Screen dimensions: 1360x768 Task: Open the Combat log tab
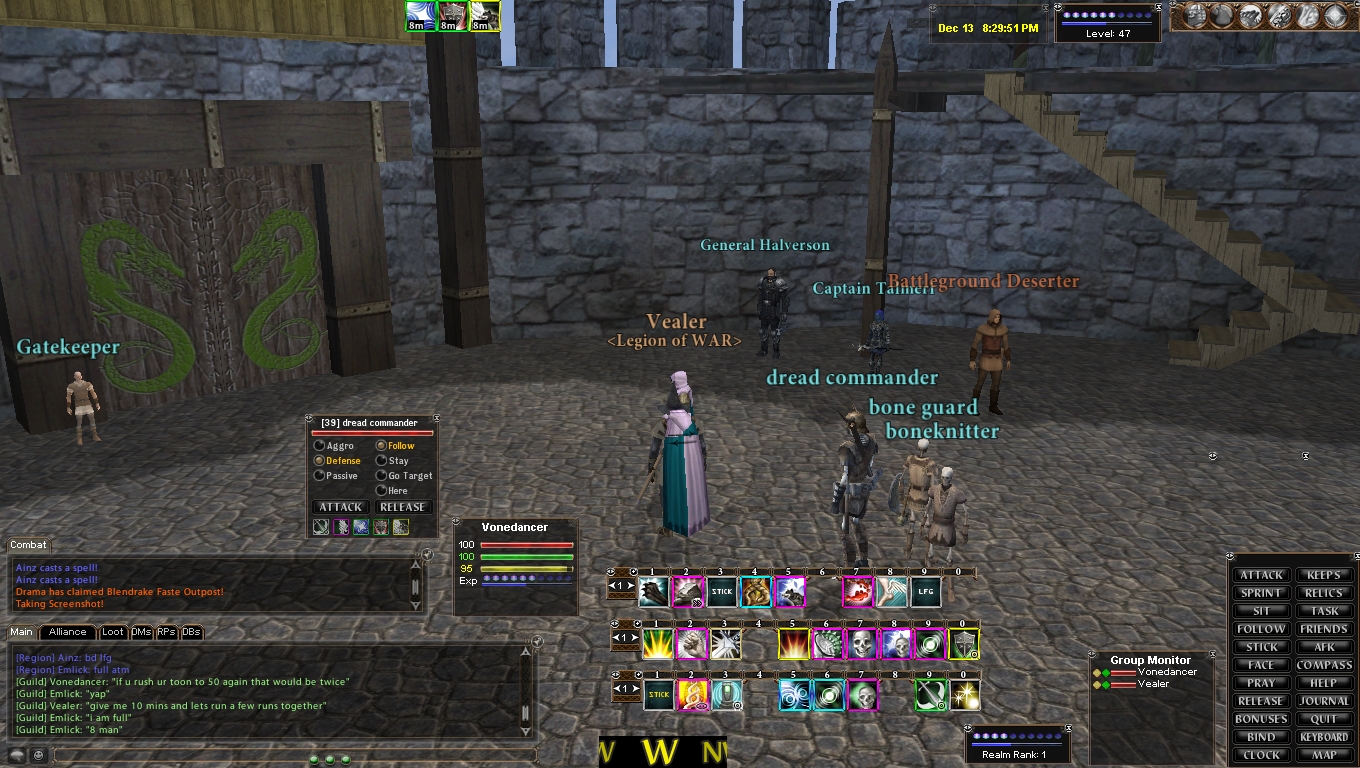pos(28,545)
